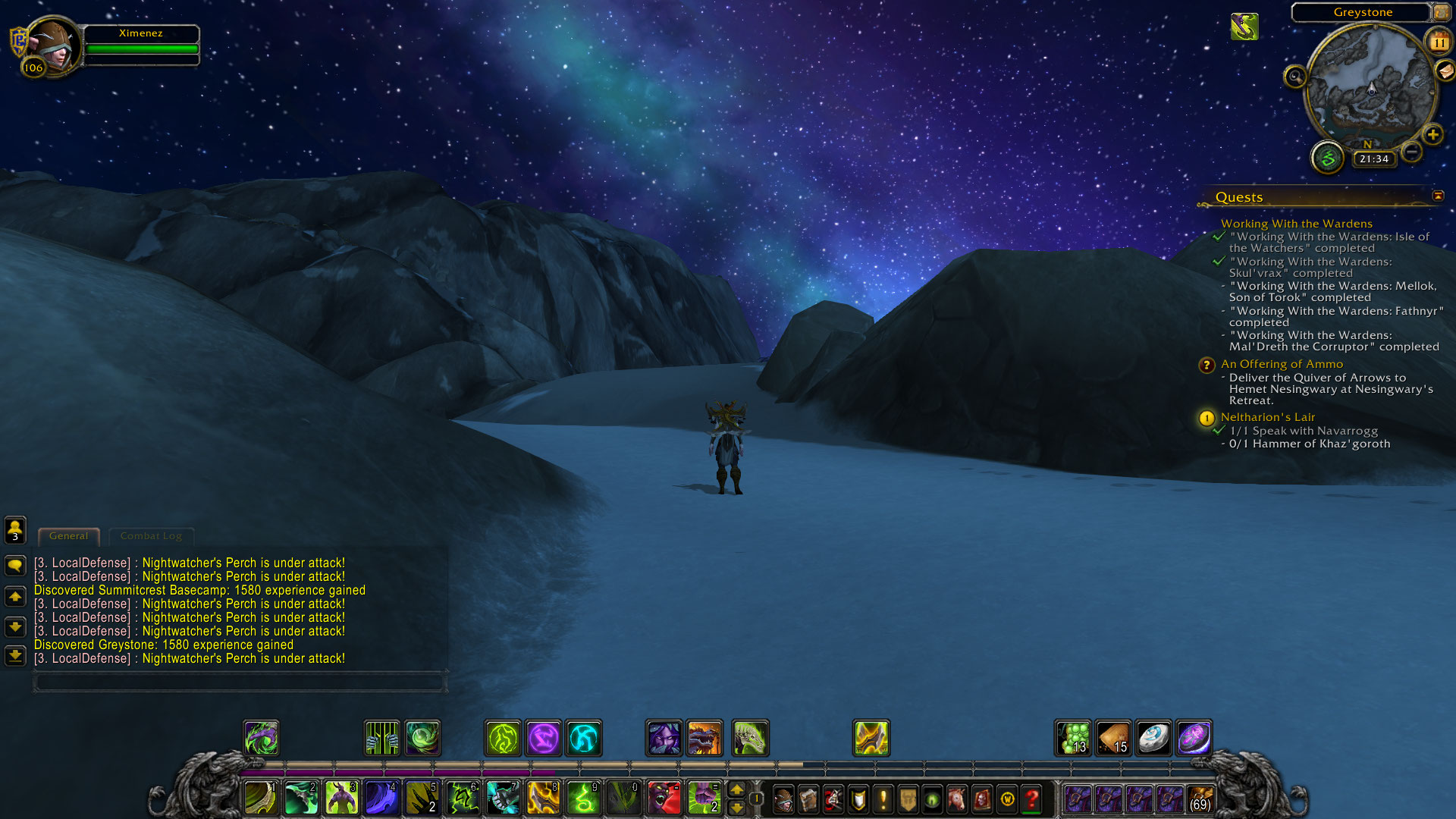This screenshot has height=819, width=1456.
Task: Activate the ability in action slot 1
Action: [x=260, y=799]
